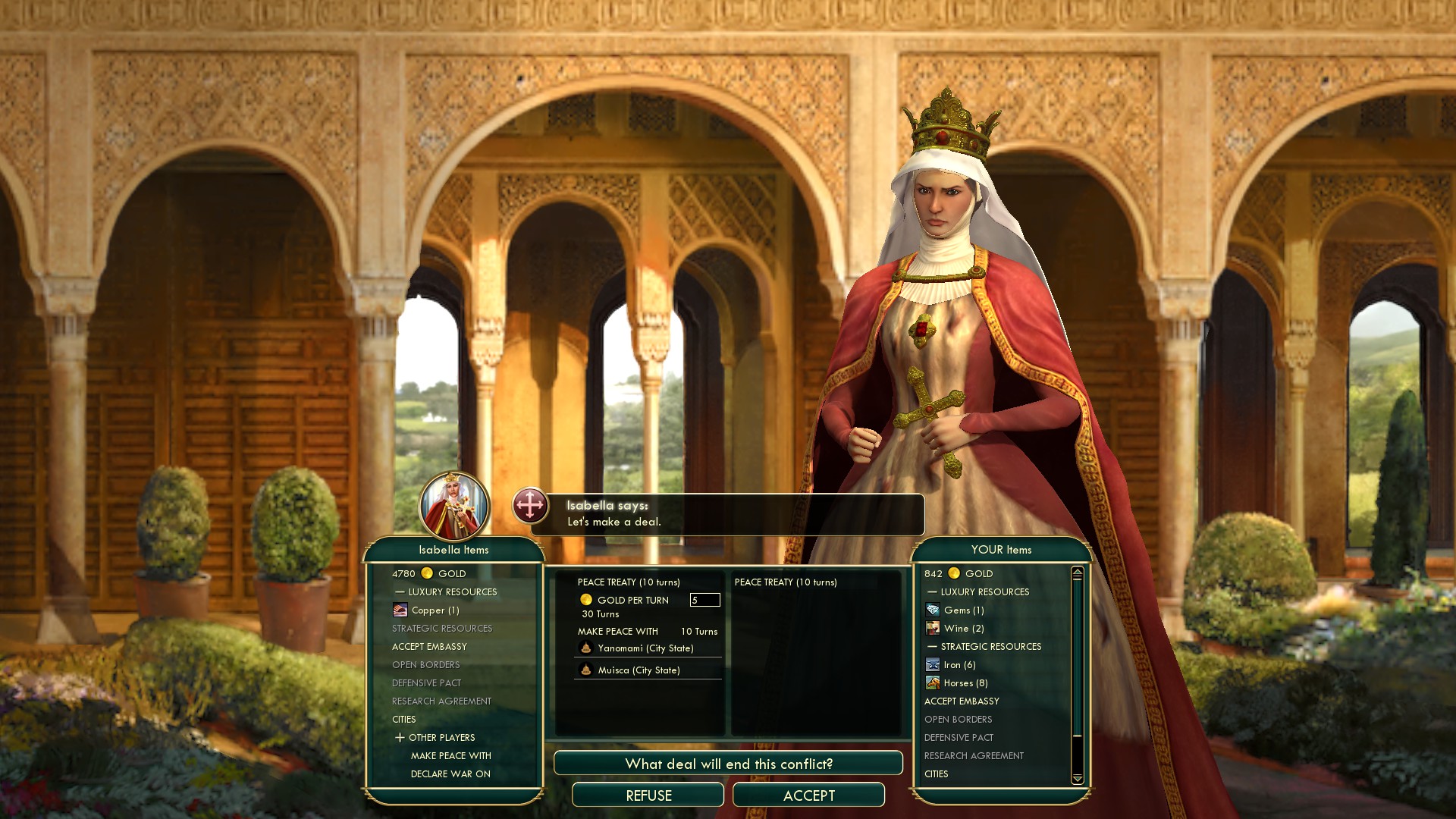Select Isabella's 4780 Gold item
The image size is (1456, 819).
[x=429, y=574]
